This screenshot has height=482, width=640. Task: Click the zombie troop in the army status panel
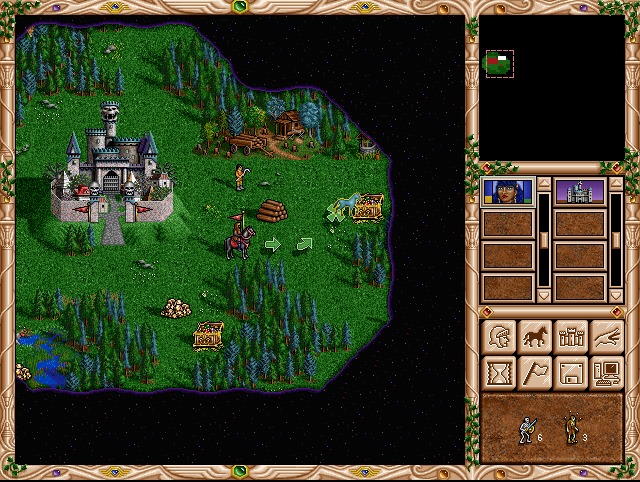[574, 430]
